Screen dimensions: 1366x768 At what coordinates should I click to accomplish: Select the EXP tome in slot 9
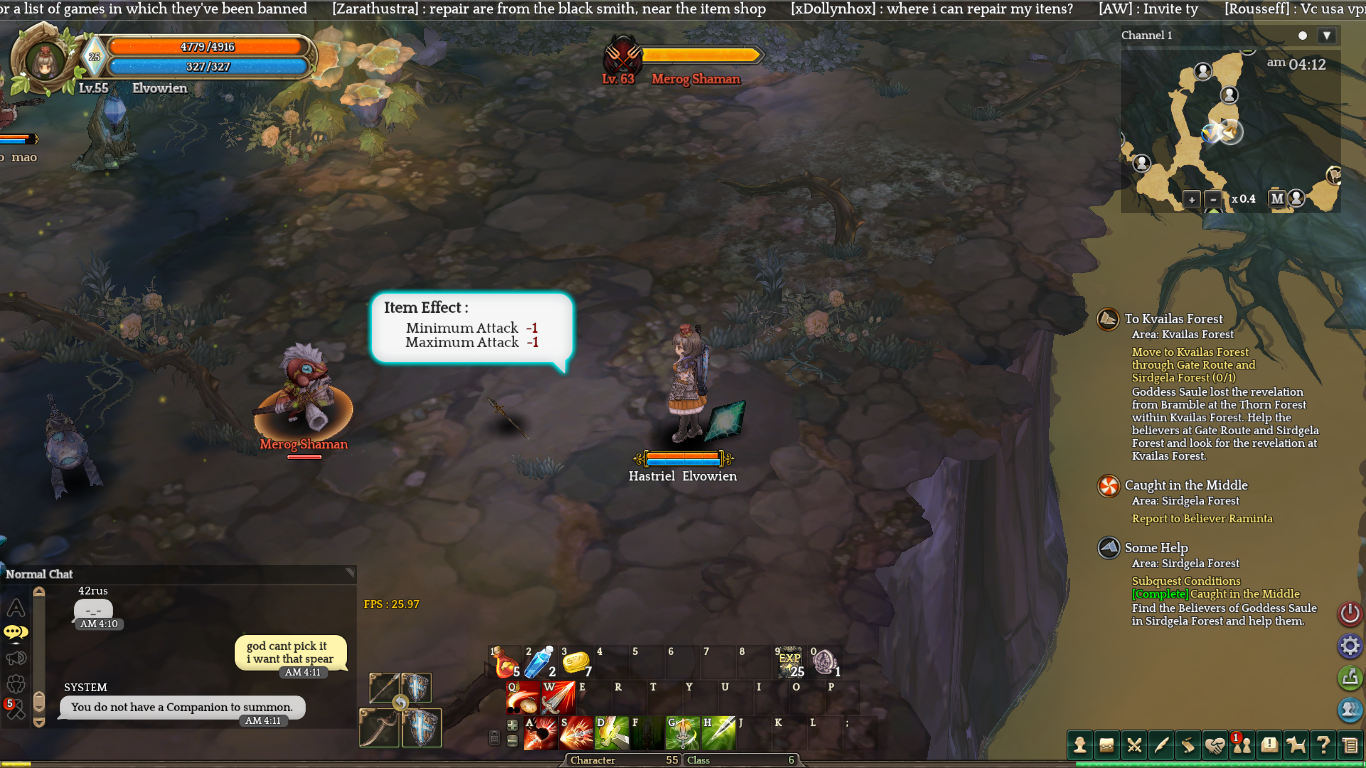[x=790, y=662]
